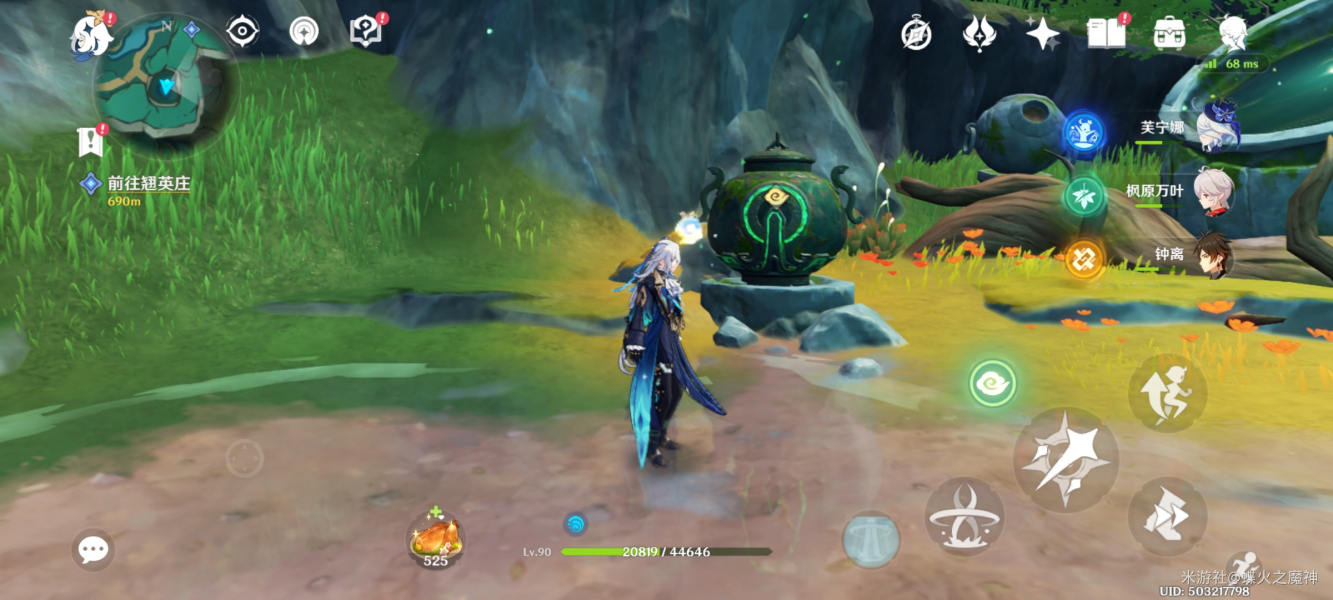Open the circular minimap
Image resolution: width=1333 pixels, height=600 pixels.
click(164, 86)
